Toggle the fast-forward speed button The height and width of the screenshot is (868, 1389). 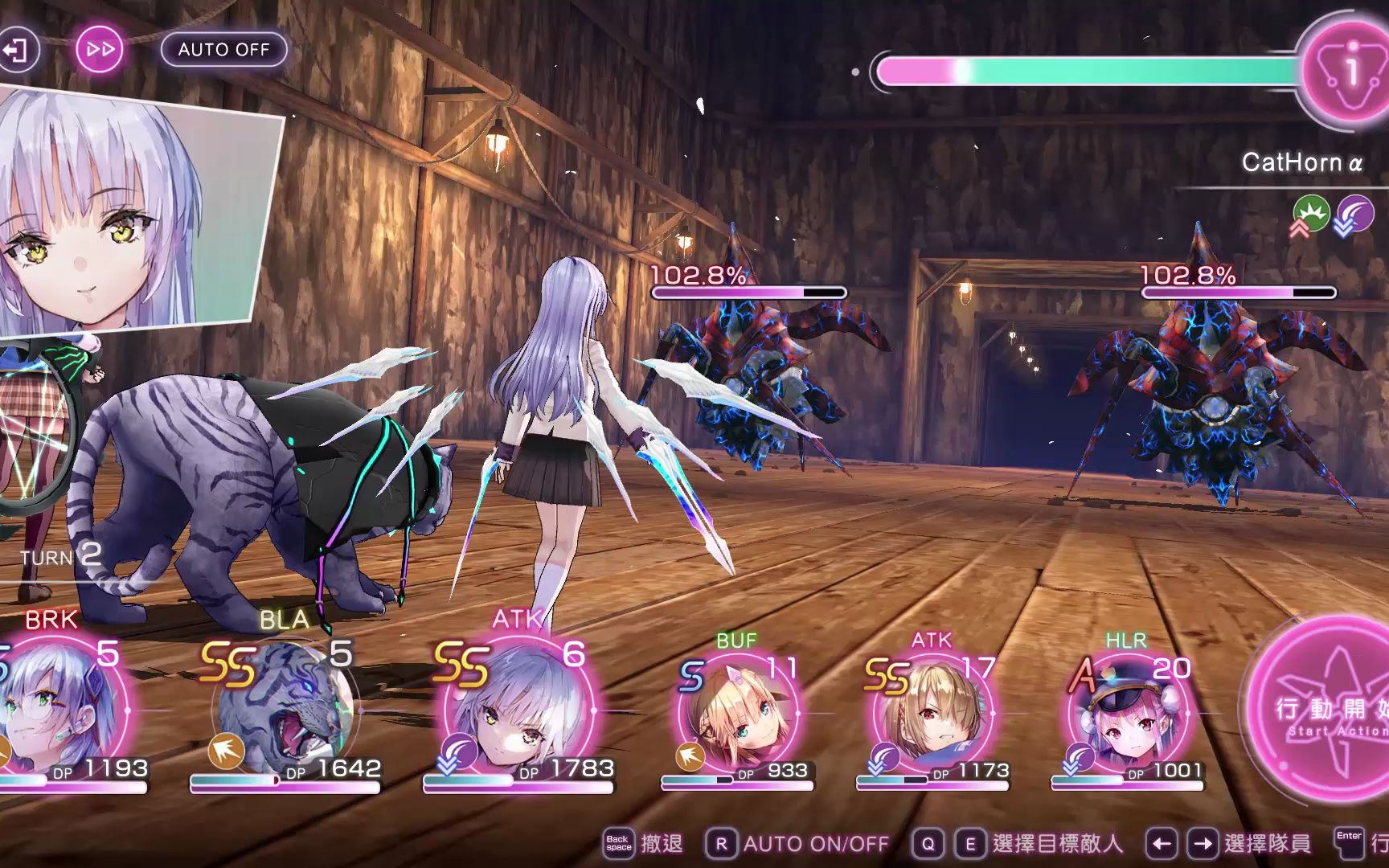[101, 50]
